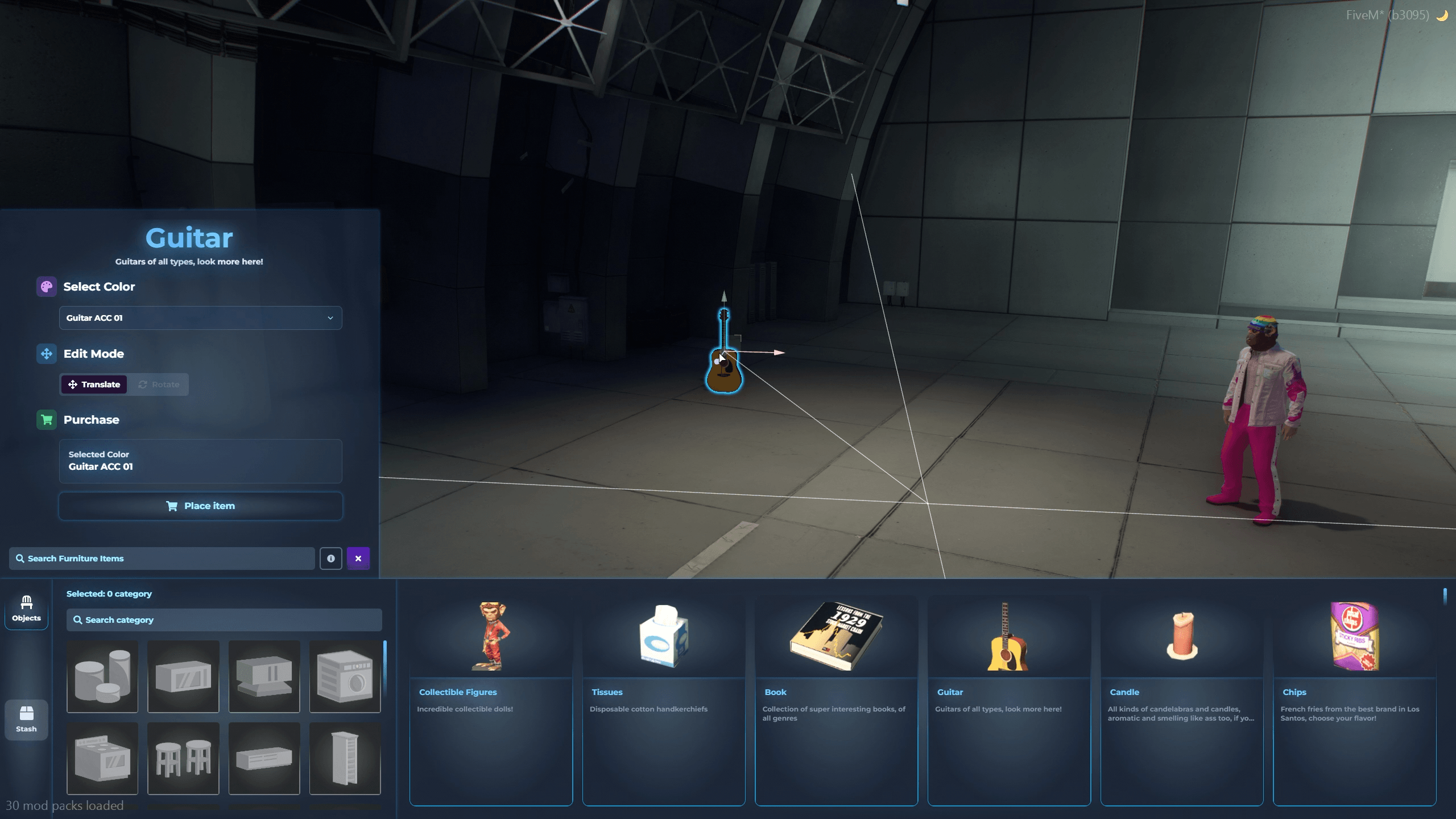The width and height of the screenshot is (1456, 819).
Task: Click the rotate arrows icon on Rotate button
Action: click(x=143, y=384)
